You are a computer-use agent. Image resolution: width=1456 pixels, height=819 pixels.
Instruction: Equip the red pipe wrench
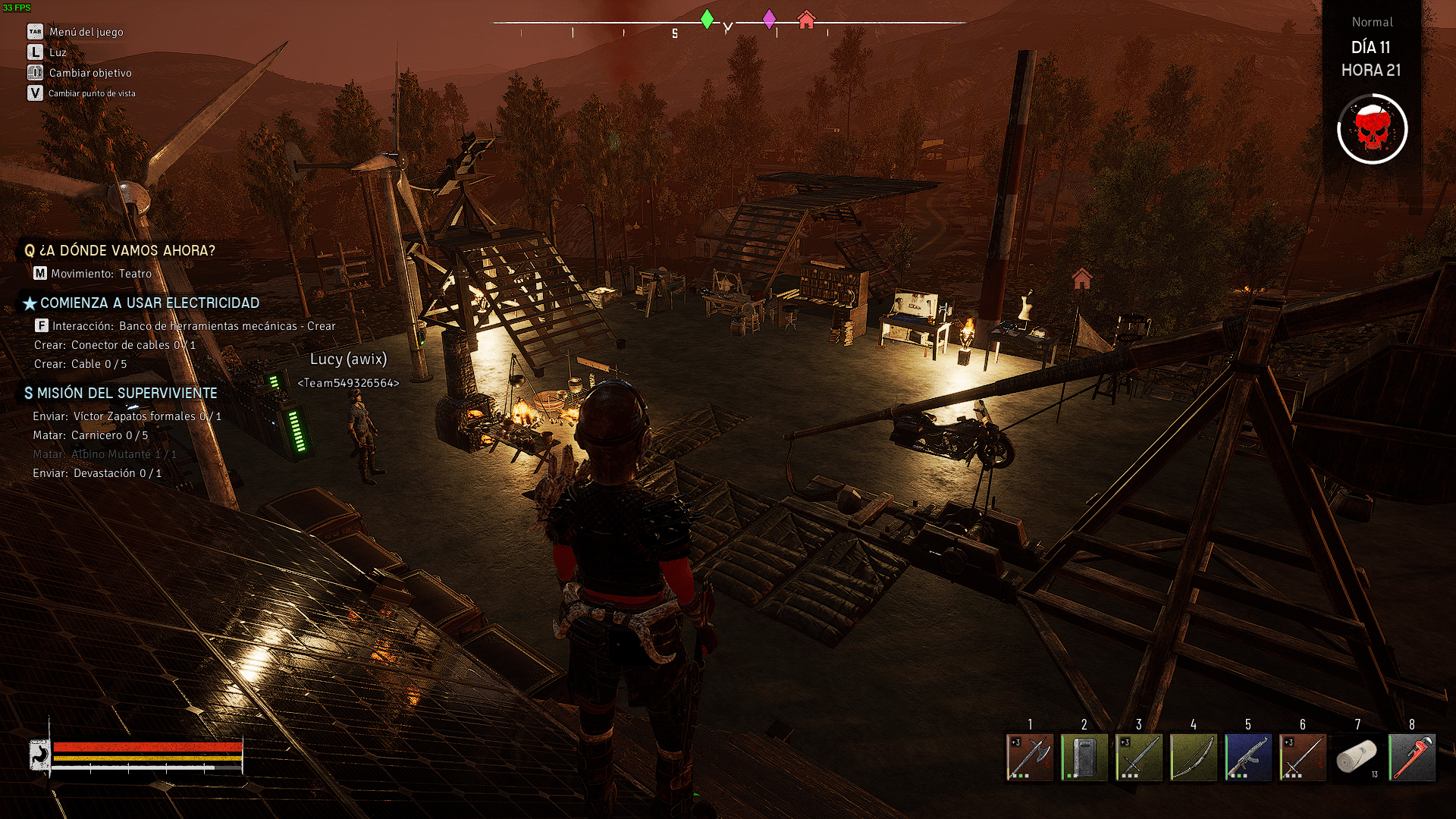(1412, 757)
